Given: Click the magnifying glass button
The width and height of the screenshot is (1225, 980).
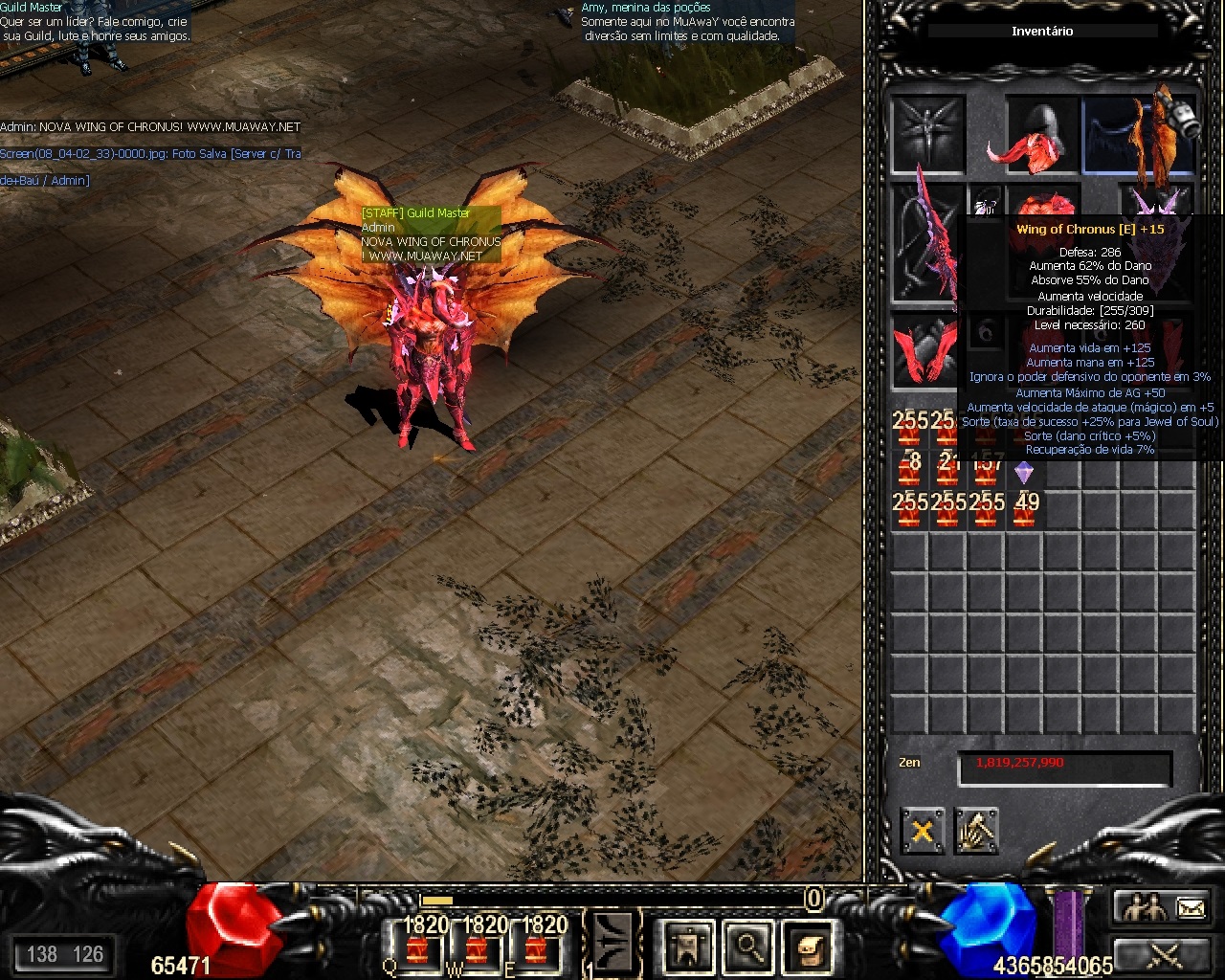Looking at the screenshot, I should [748, 946].
